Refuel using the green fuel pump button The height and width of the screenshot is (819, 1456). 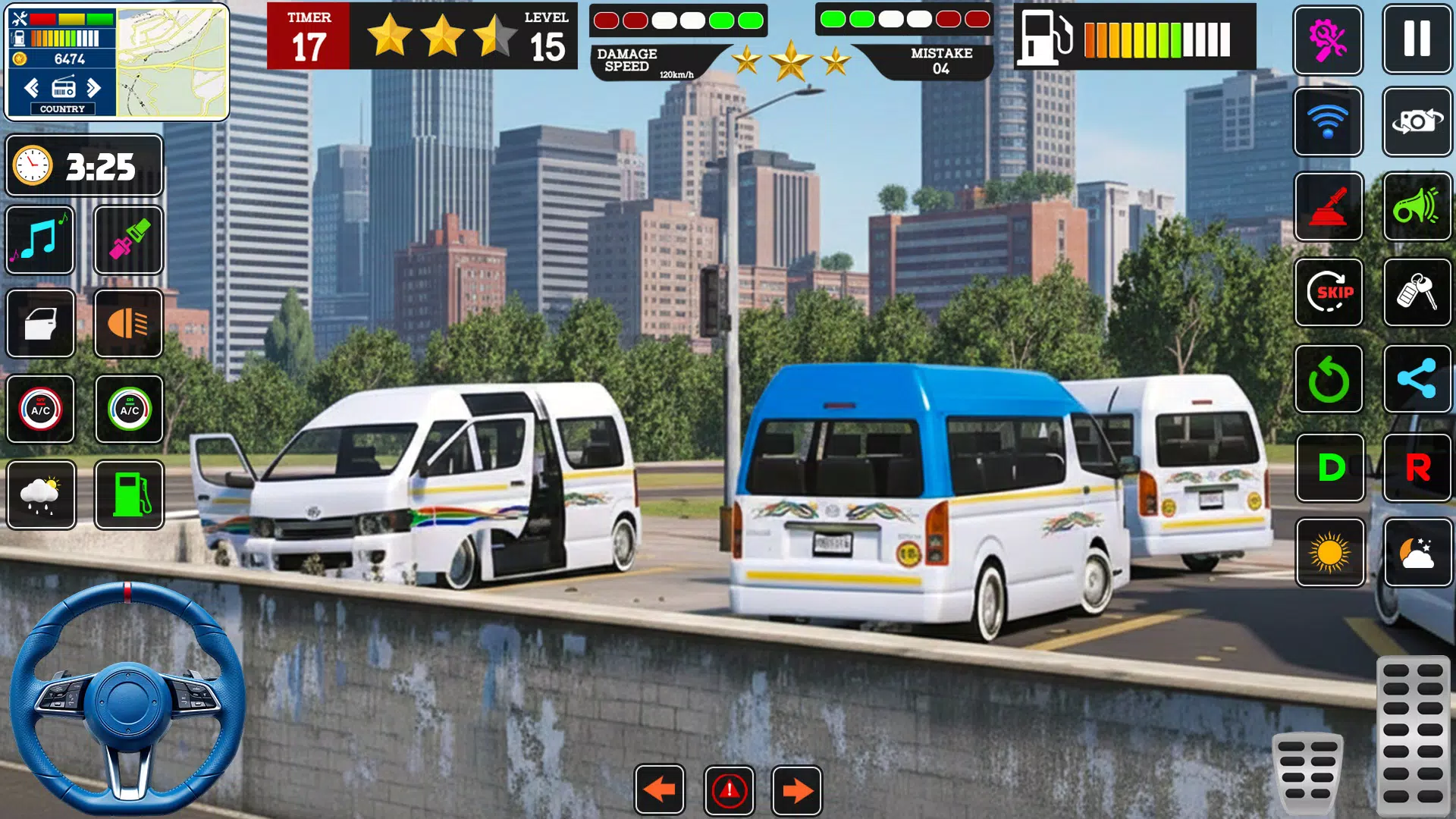click(130, 494)
